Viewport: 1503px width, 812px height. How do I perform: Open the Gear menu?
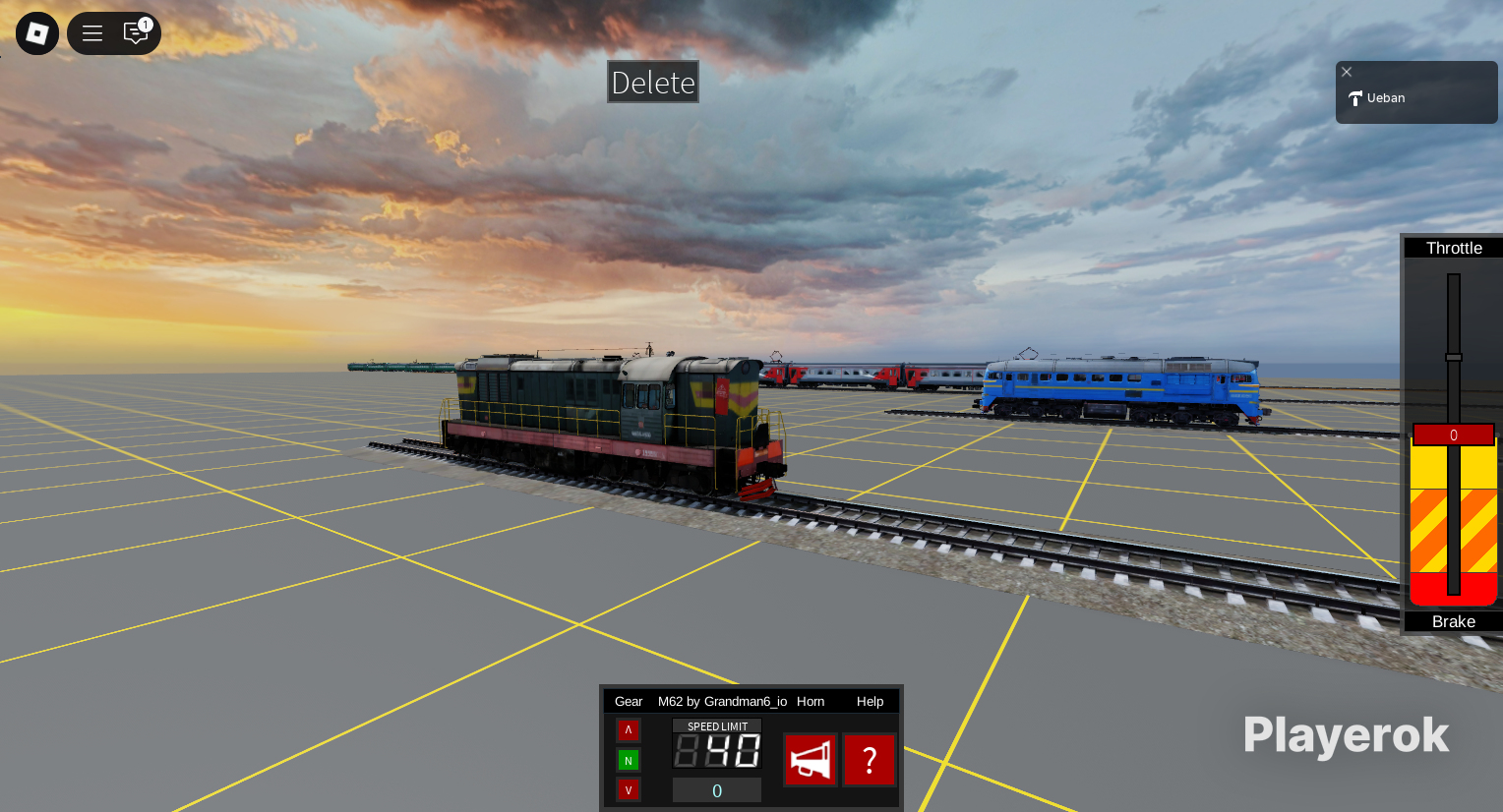pyautogui.click(x=629, y=701)
